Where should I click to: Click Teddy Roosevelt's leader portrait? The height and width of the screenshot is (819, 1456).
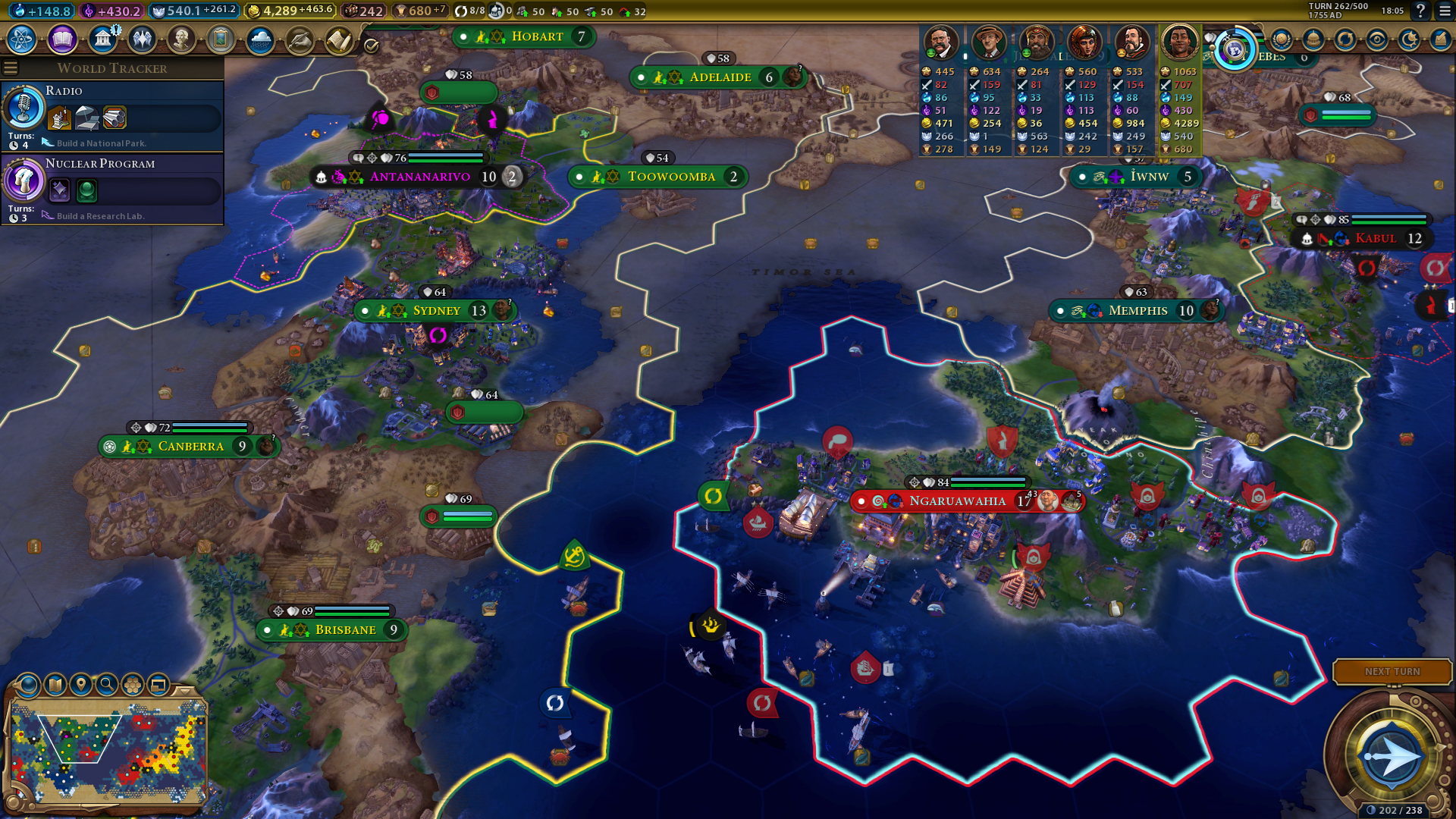point(940,42)
